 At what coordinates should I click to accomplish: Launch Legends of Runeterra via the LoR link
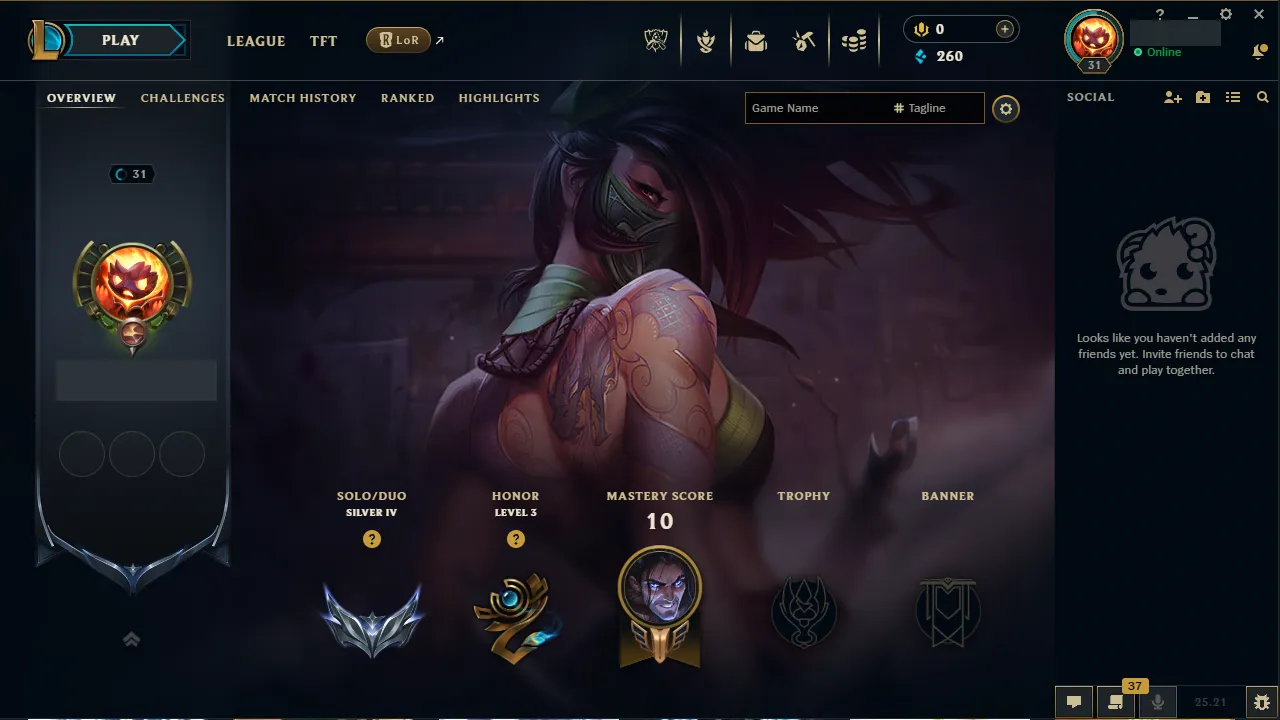[x=399, y=40]
